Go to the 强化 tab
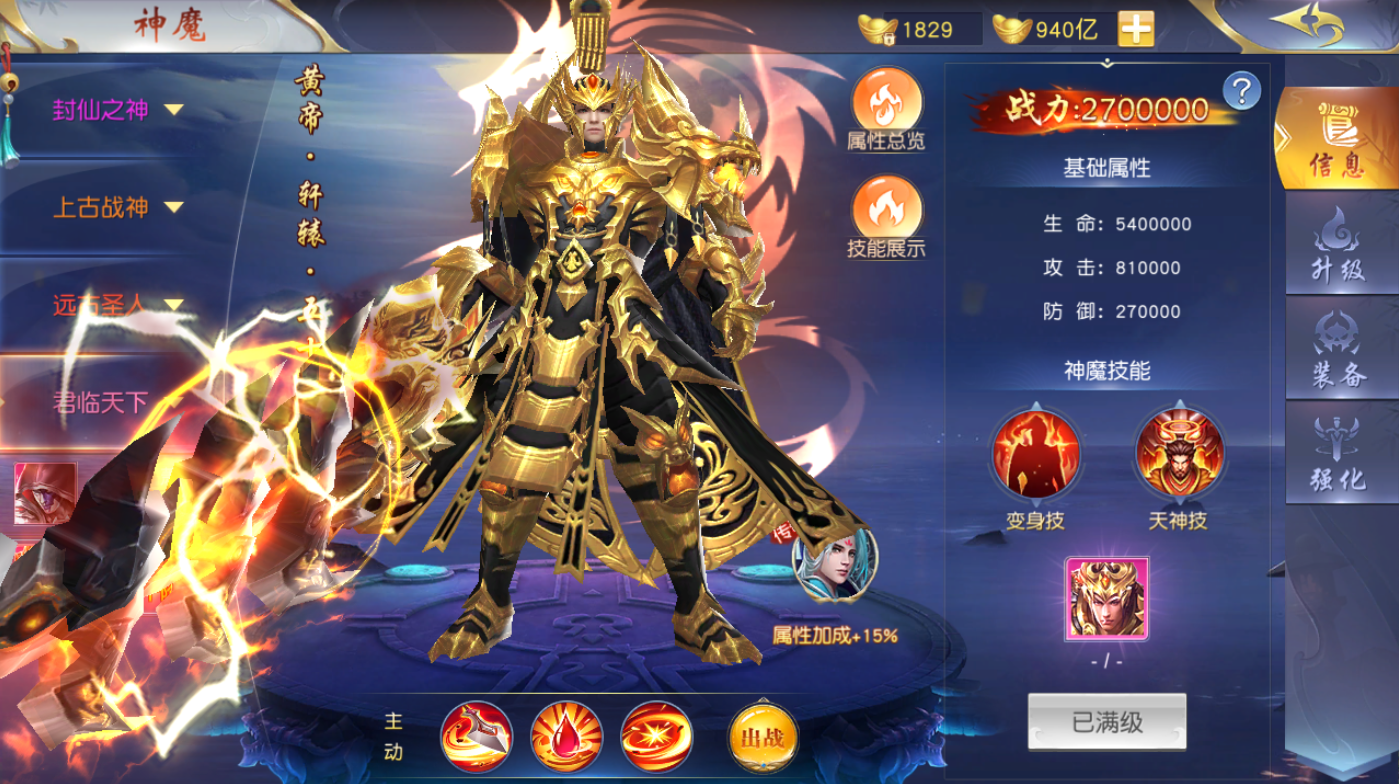The height and width of the screenshot is (784, 1399). pyautogui.click(x=1338, y=453)
